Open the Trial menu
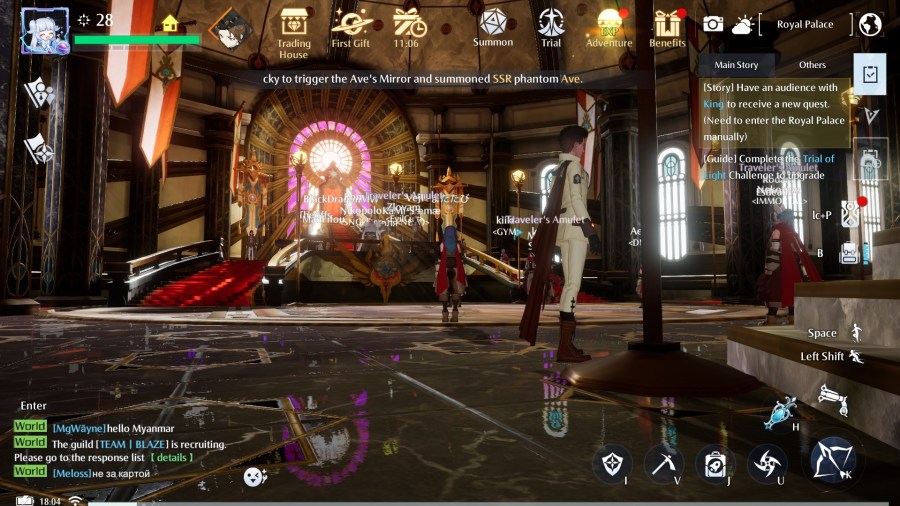Viewport: 900px width, 506px height. (551, 27)
